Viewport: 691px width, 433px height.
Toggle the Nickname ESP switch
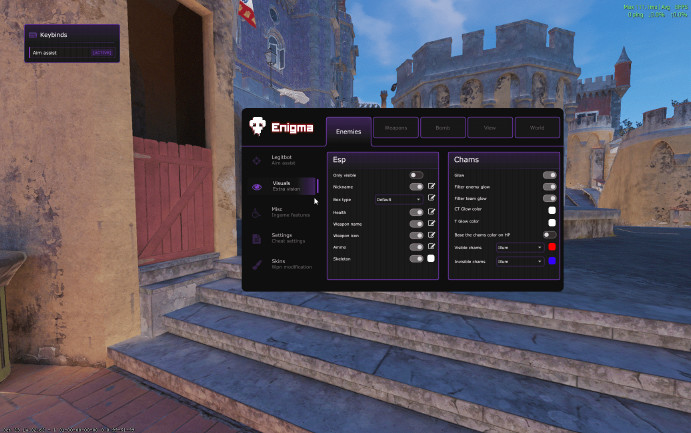pyautogui.click(x=416, y=187)
